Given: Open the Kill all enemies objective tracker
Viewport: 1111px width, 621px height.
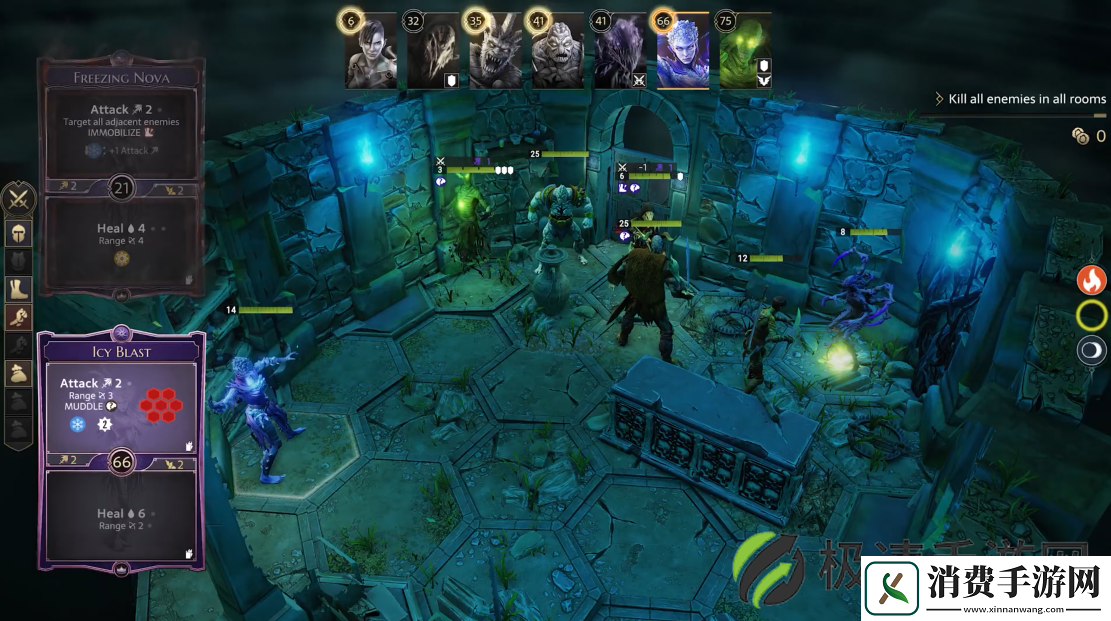Looking at the screenshot, I should (x=1020, y=99).
